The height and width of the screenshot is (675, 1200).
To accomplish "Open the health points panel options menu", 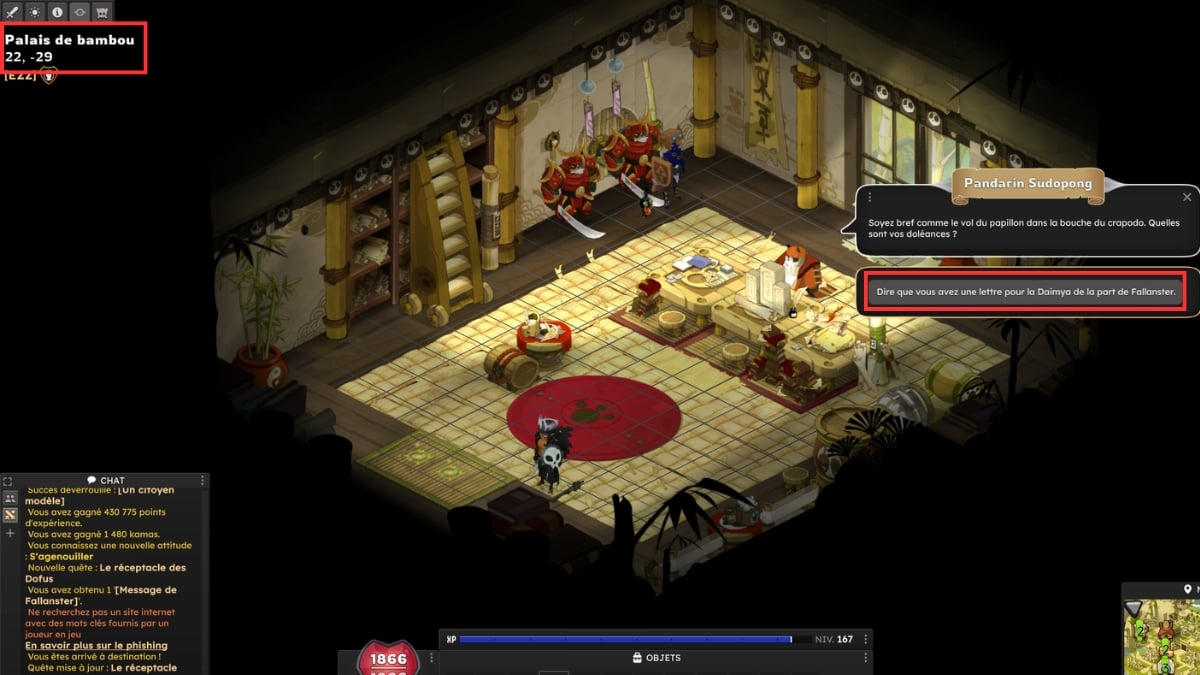I will (432, 658).
